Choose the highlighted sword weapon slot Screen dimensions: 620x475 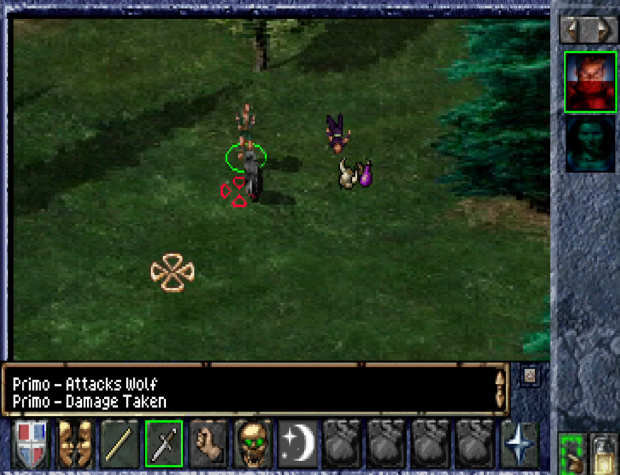[x=164, y=442]
